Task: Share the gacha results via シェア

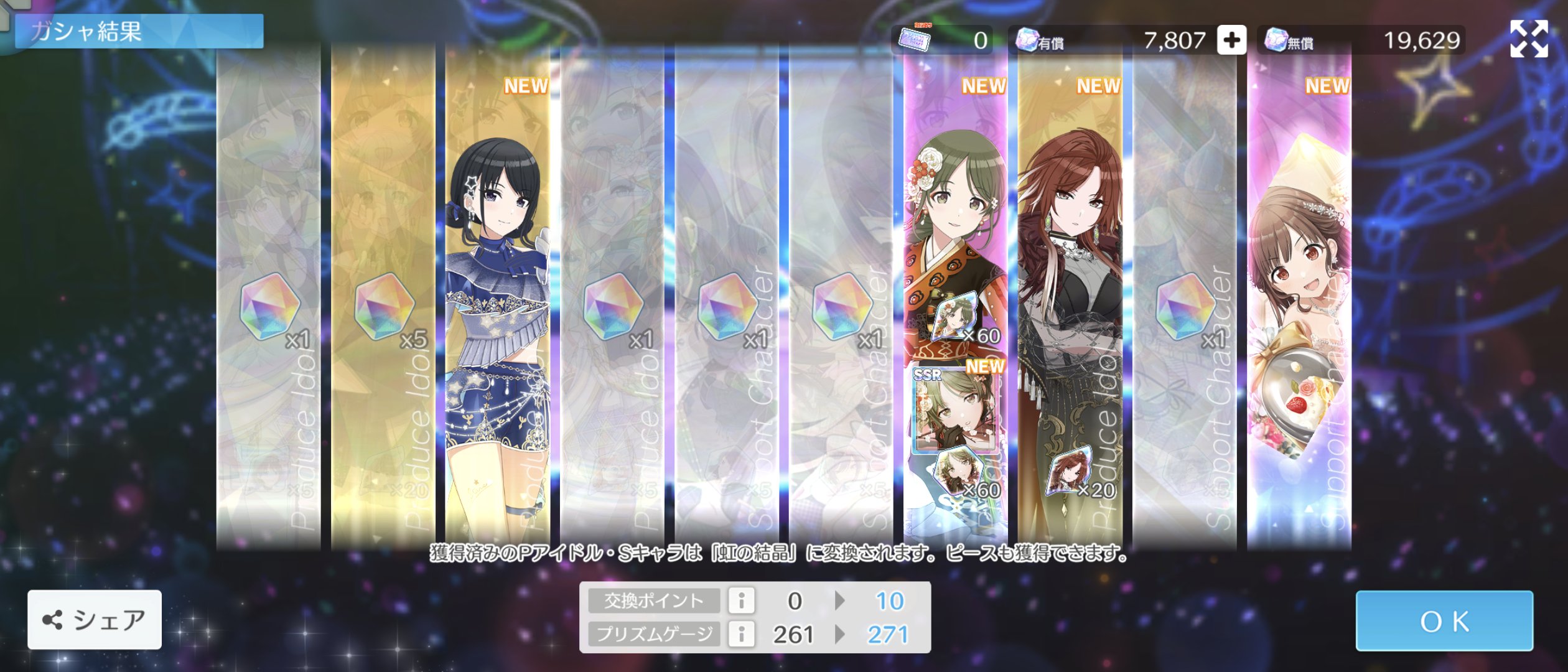Action: (95, 619)
